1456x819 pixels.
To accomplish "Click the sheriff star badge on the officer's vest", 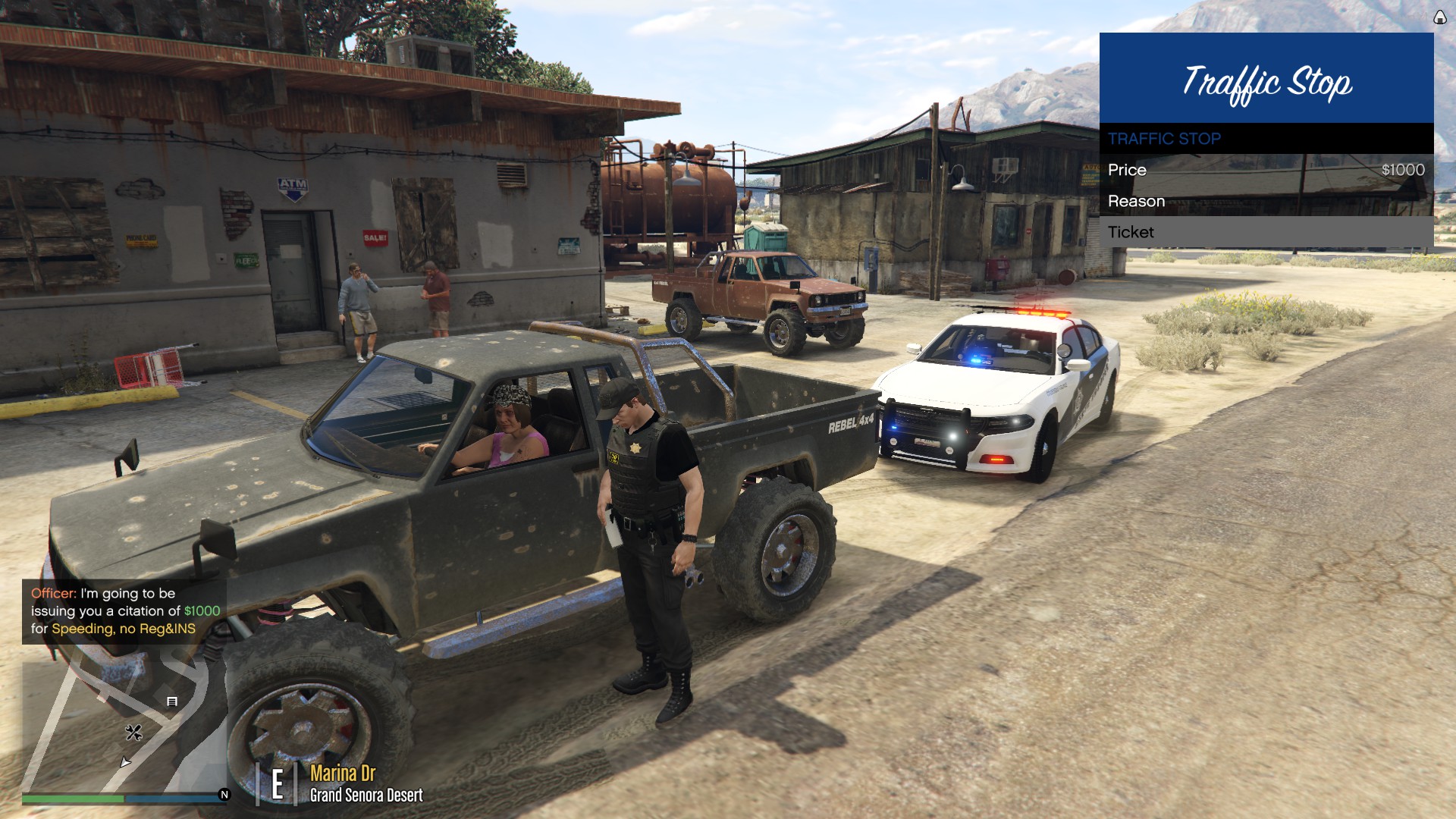I will click(635, 447).
